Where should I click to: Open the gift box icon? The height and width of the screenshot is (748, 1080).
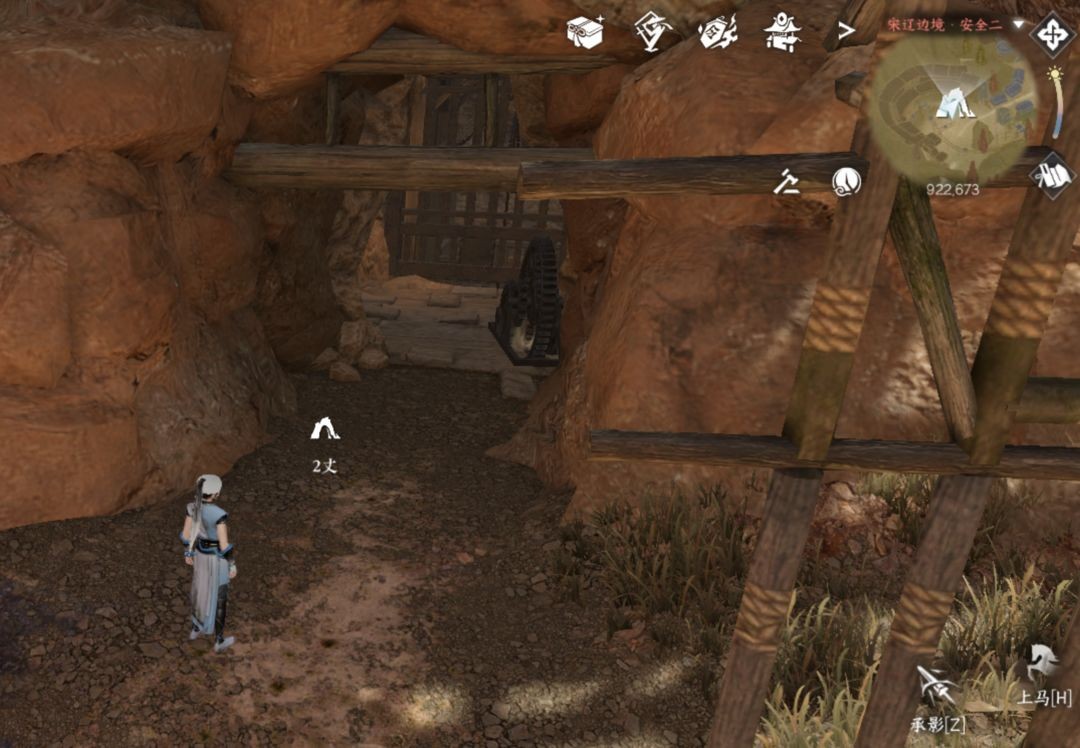tap(584, 32)
